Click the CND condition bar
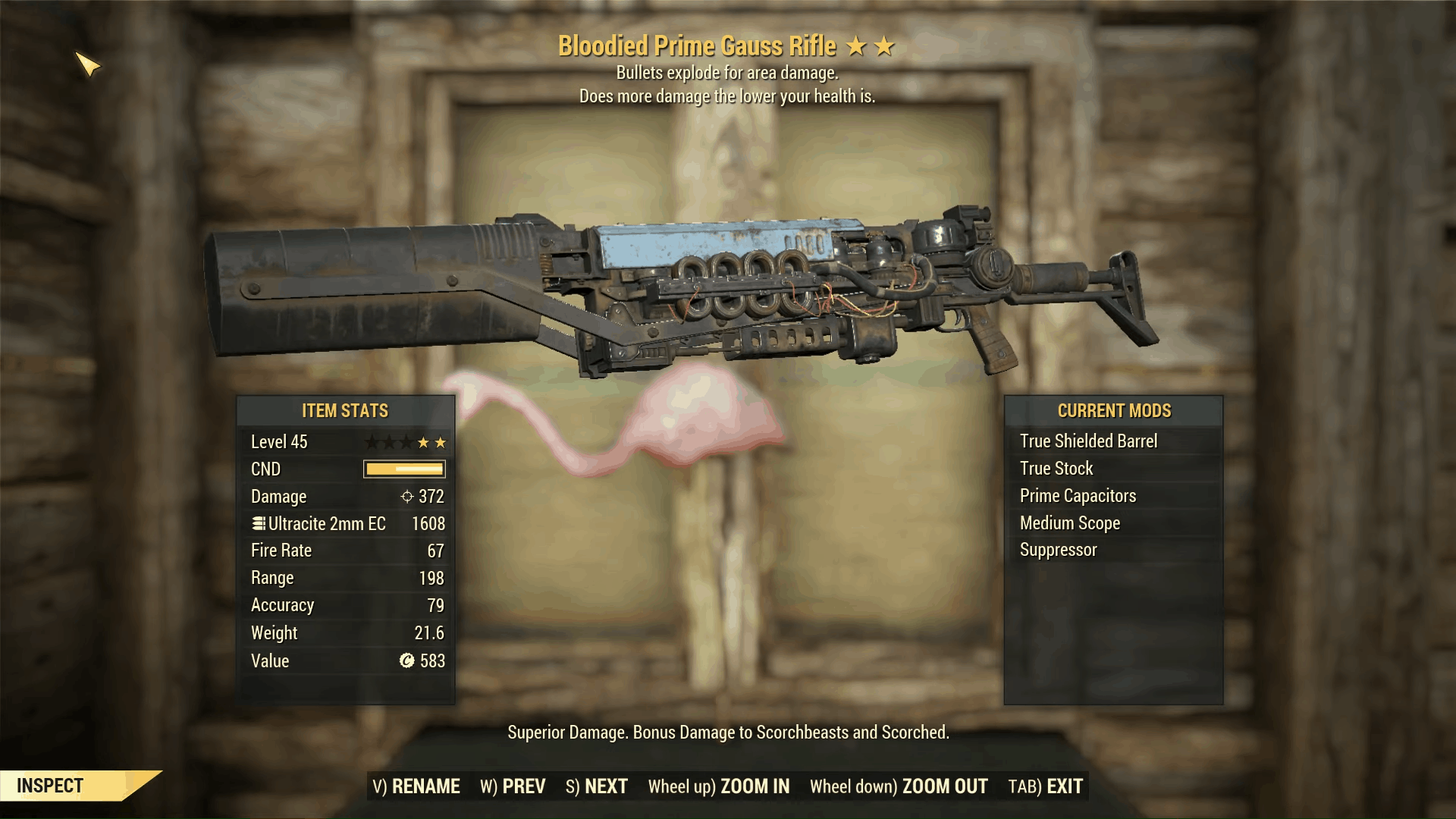The image size is (1456, 819). [x=403, y=469]
